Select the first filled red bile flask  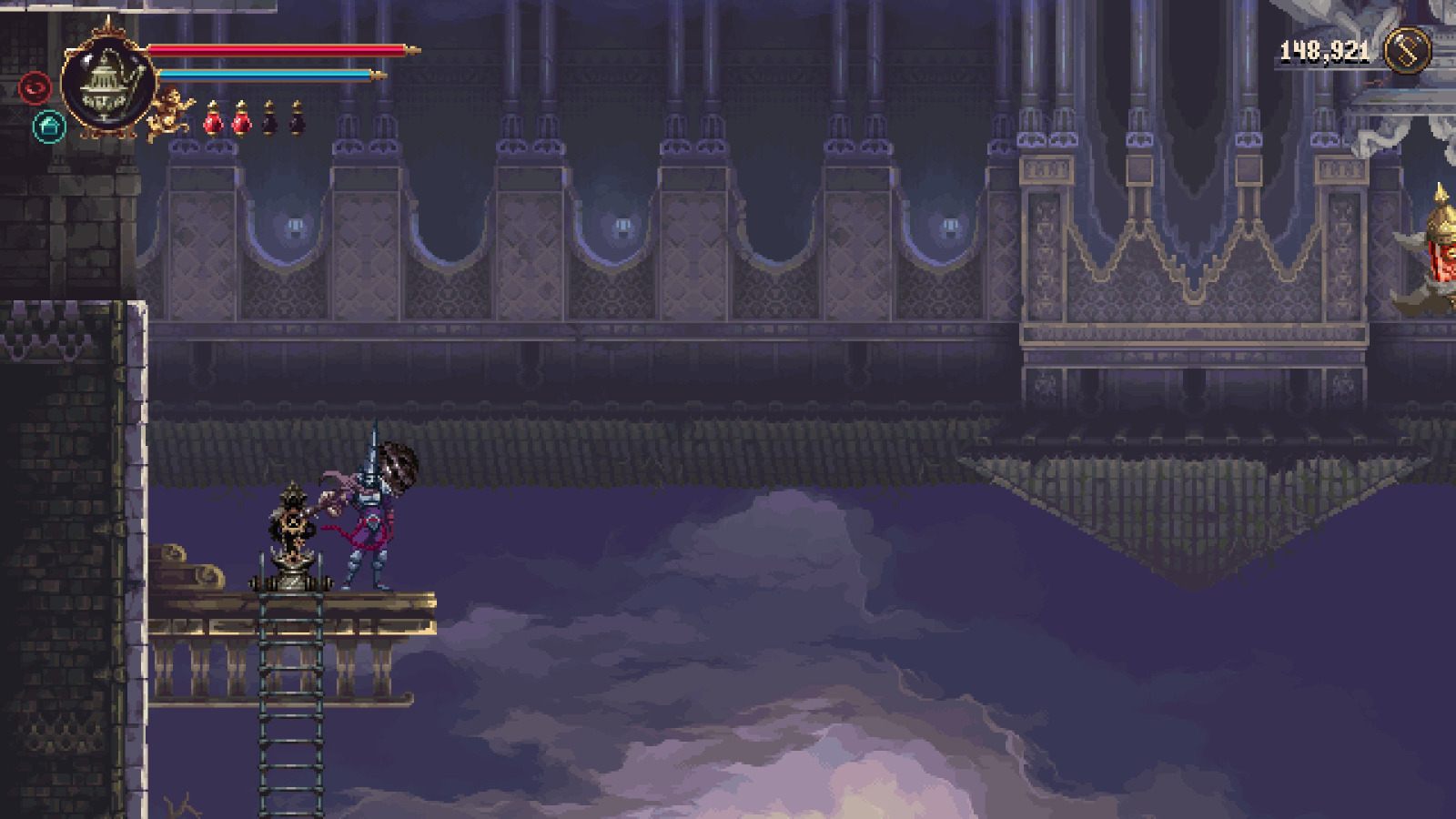click(213, 119)
